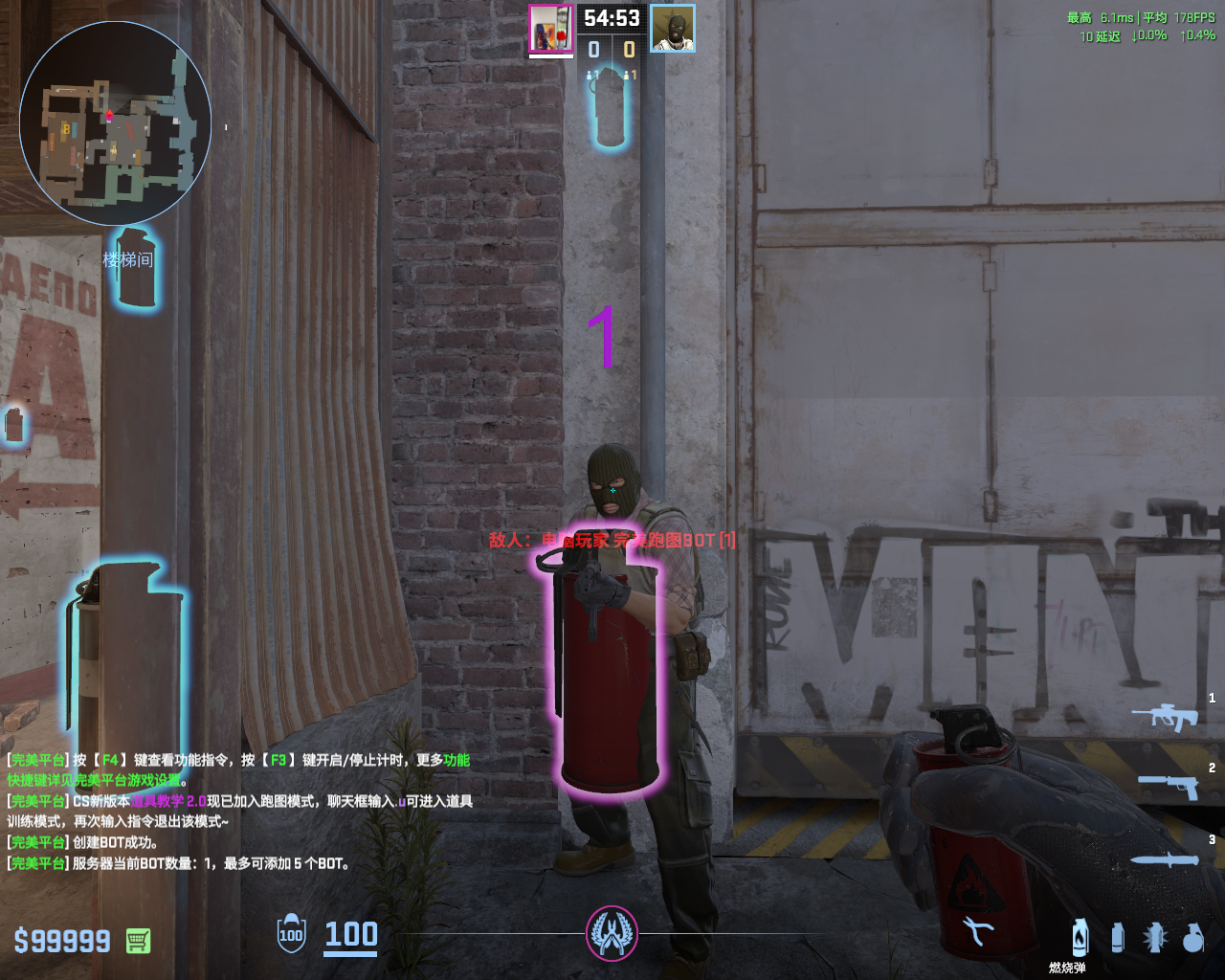Click the pink-ringed team emblem at bottom
Screen dimensions: 1225x980
tap(612, 933)
